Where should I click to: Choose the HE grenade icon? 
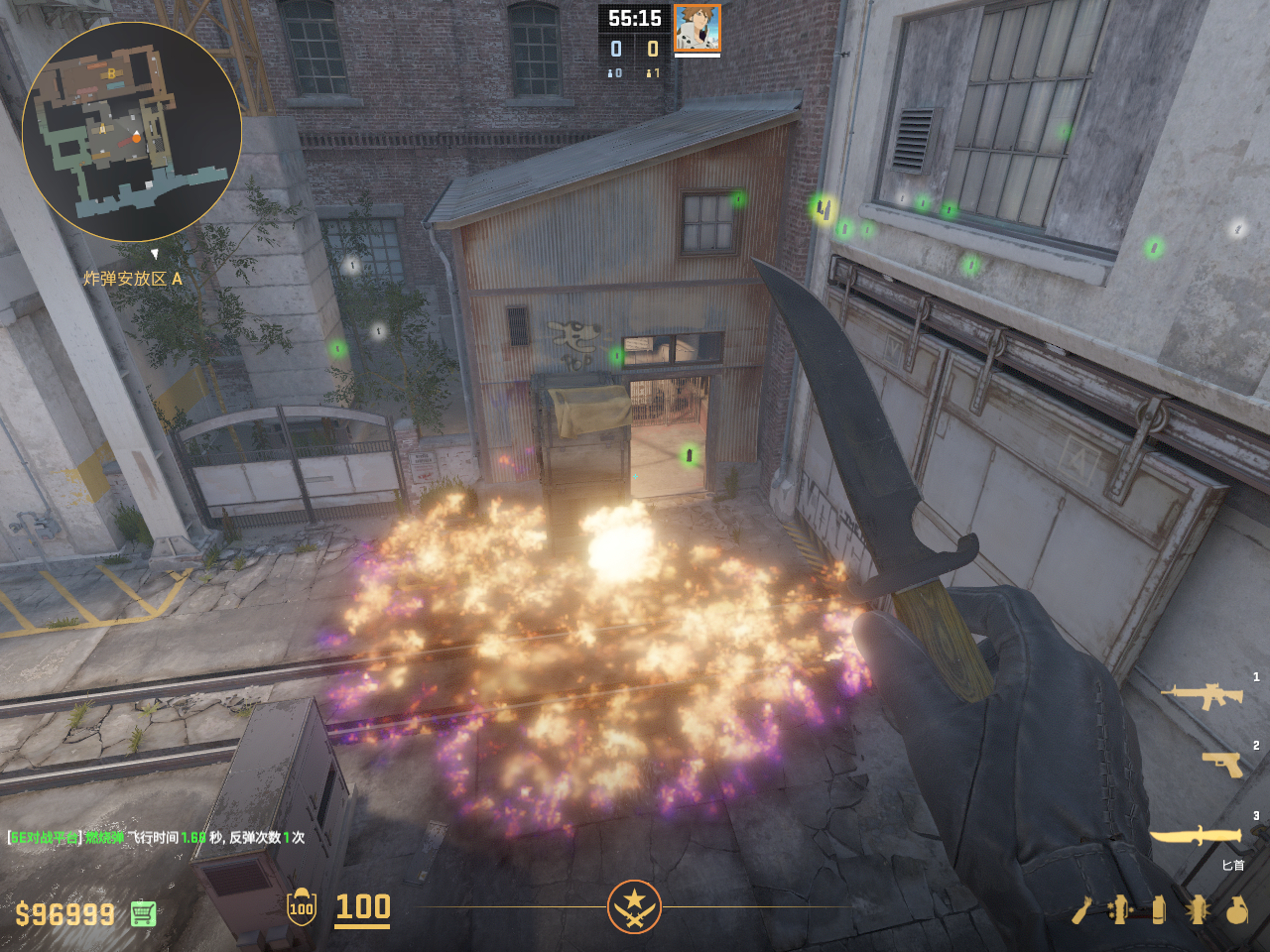coord(1236,909)
